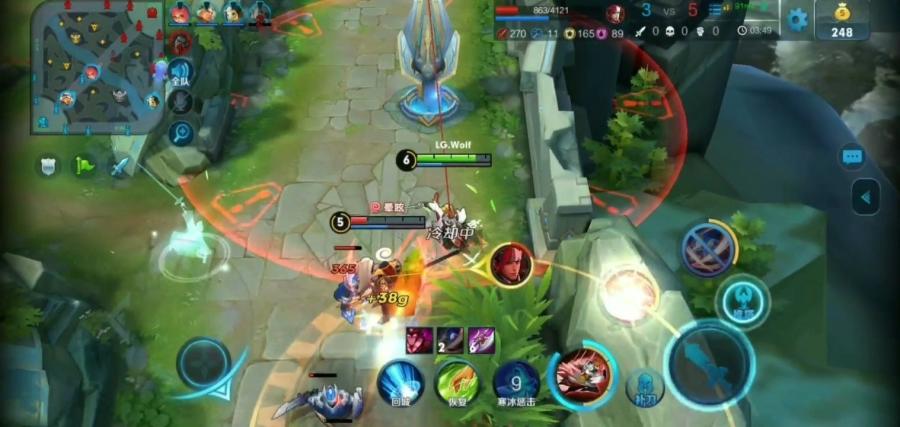This screenshot has width=900, height=427.
Task: Target the enemy hero portrait indicator
Action: coord(511,262)
